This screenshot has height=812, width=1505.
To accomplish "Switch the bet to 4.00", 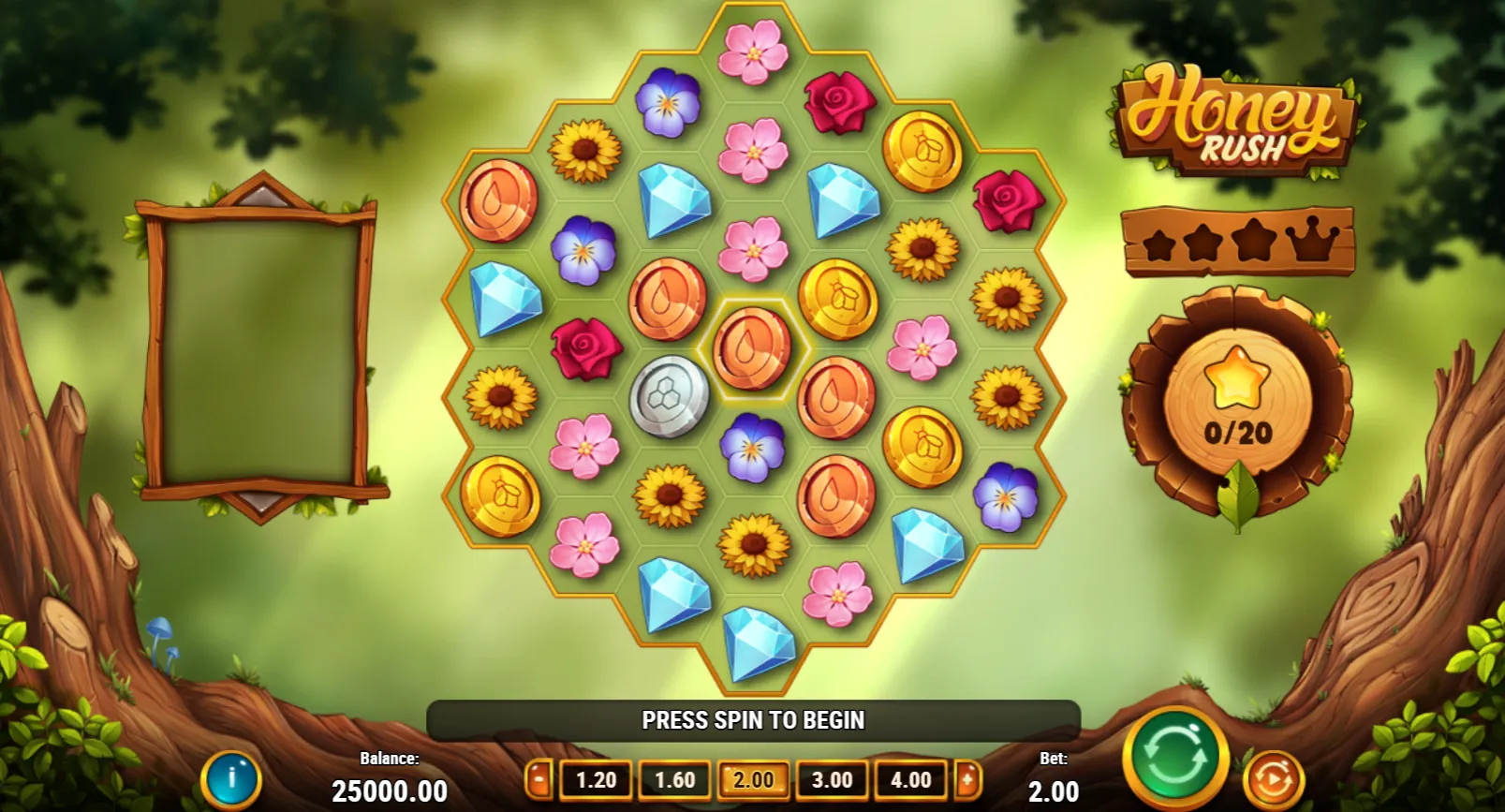I will point(910,780).
